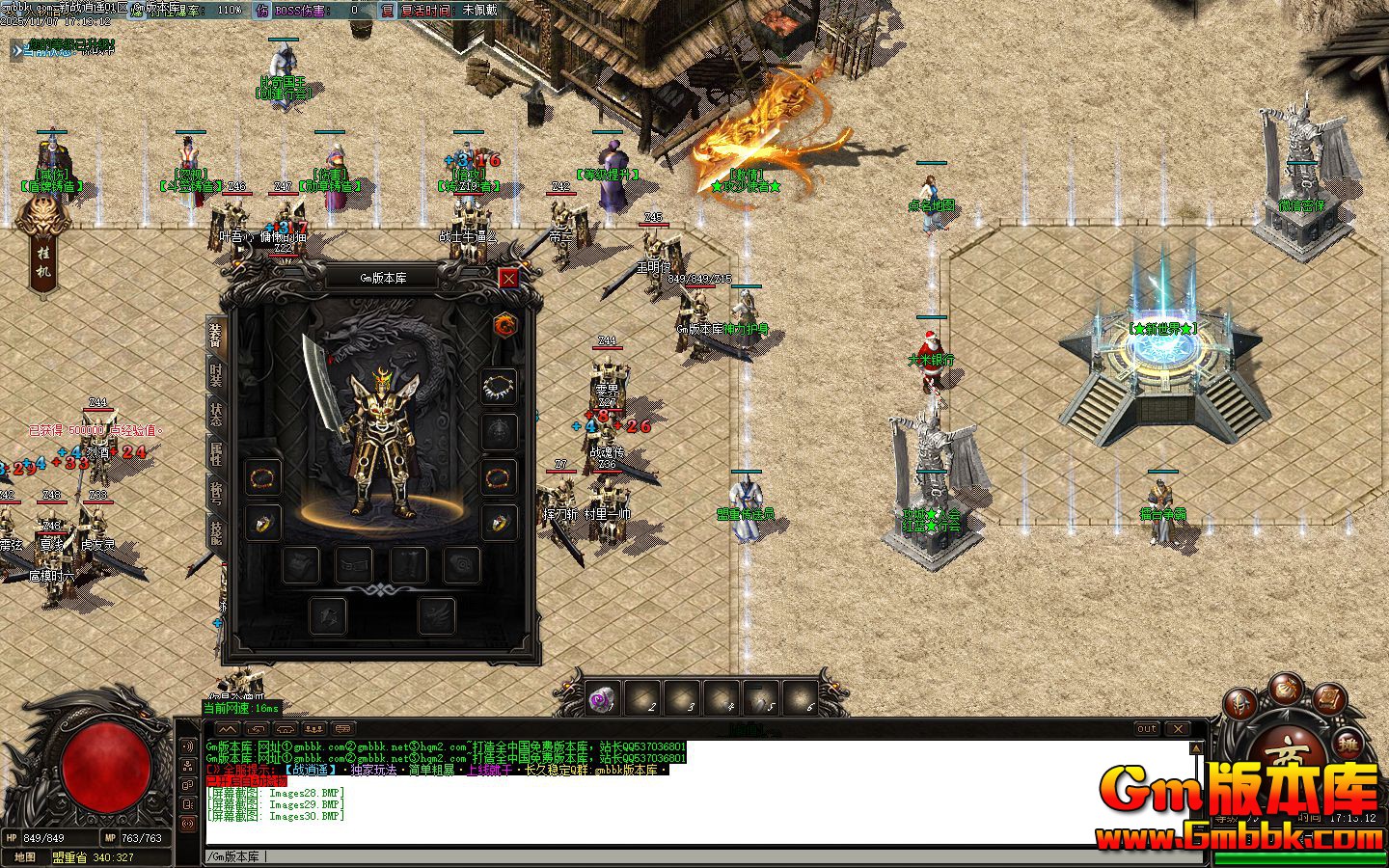Image resolution: width=1389 pixels, height=868 pixels.
Task: Select the 装备 tab
Action: (x=215, y=335)
